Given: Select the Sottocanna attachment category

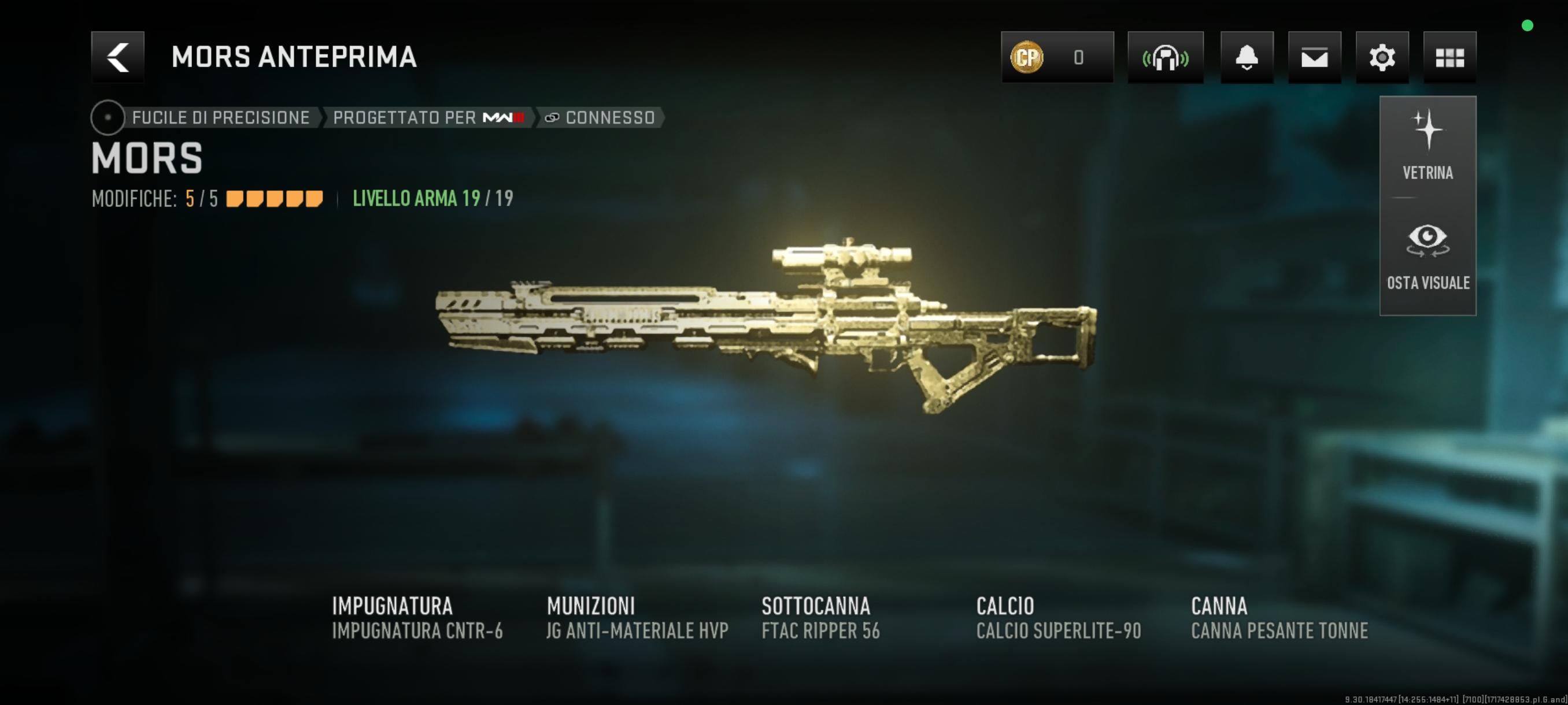Looking at the screenshot, I should click(x=816, y=606).
